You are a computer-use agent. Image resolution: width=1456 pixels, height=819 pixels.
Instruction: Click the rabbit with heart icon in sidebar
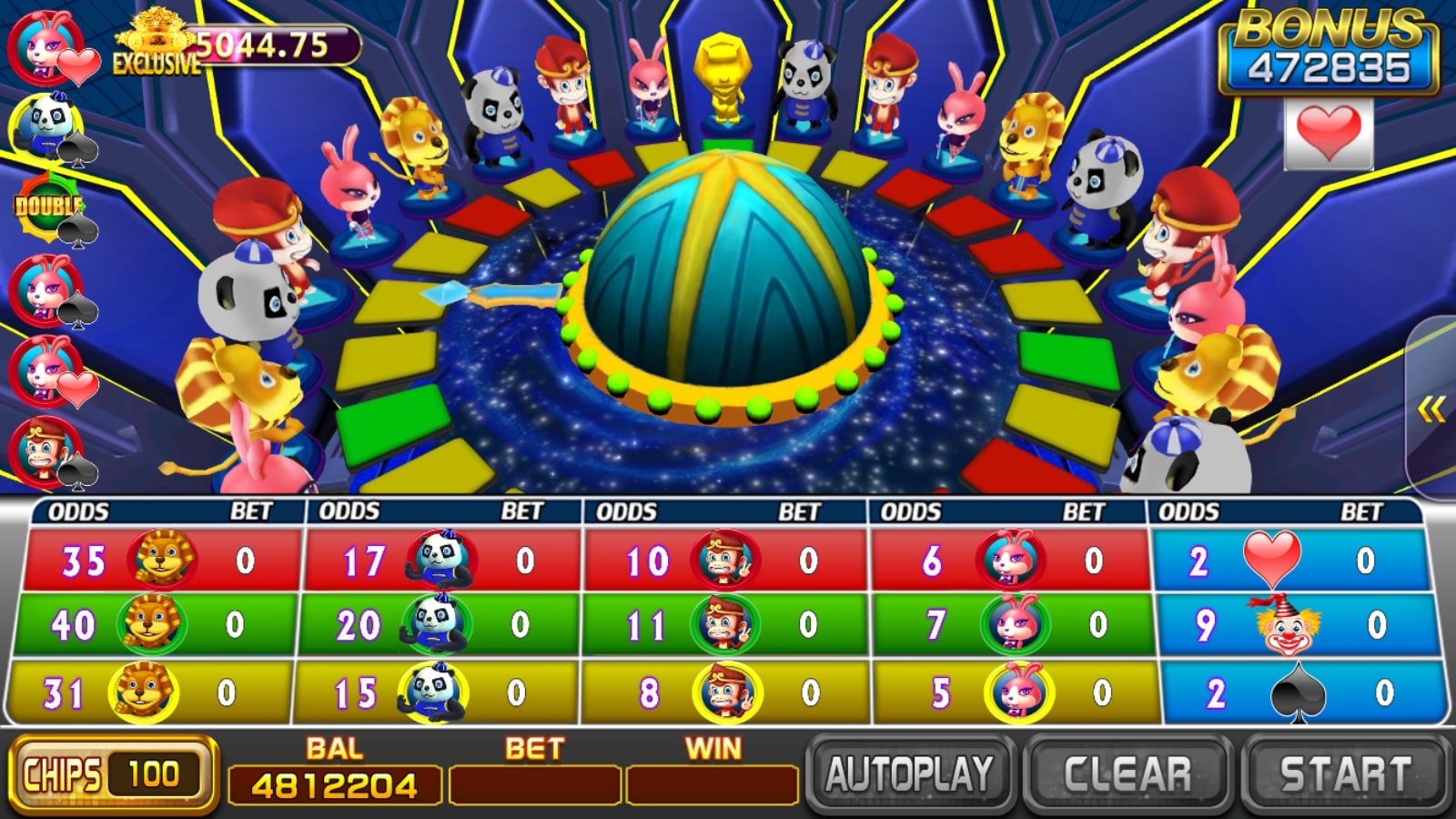click(41, 45)
